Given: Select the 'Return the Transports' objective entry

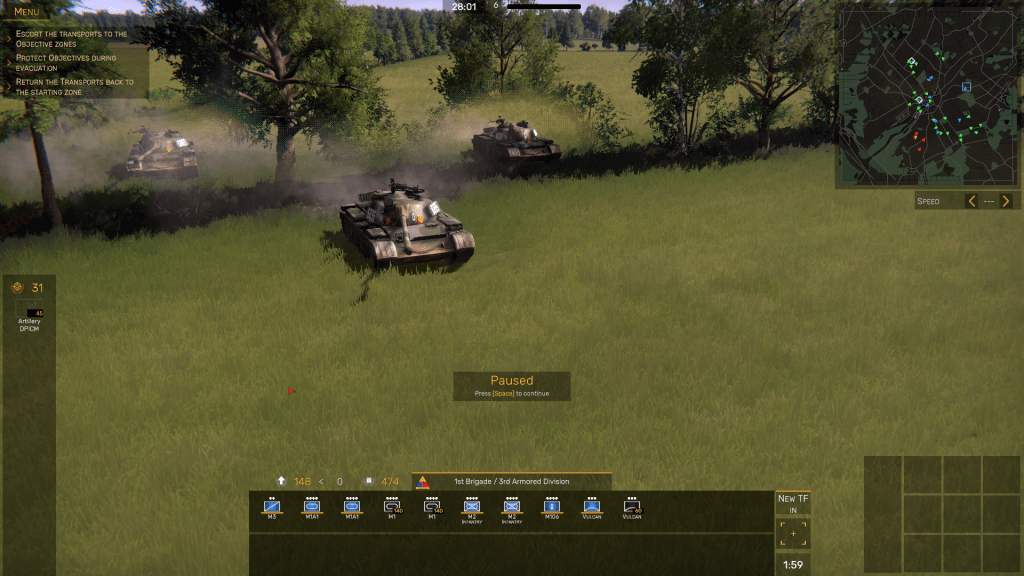Looking at the screenshot, I should [75, 87].
